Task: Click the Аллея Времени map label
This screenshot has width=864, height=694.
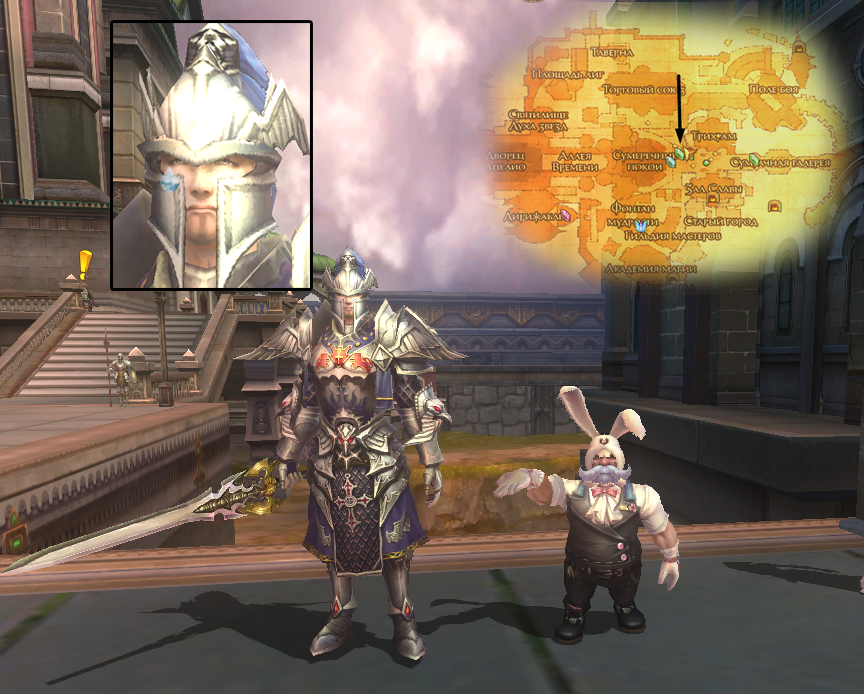Action: (575, 161)
